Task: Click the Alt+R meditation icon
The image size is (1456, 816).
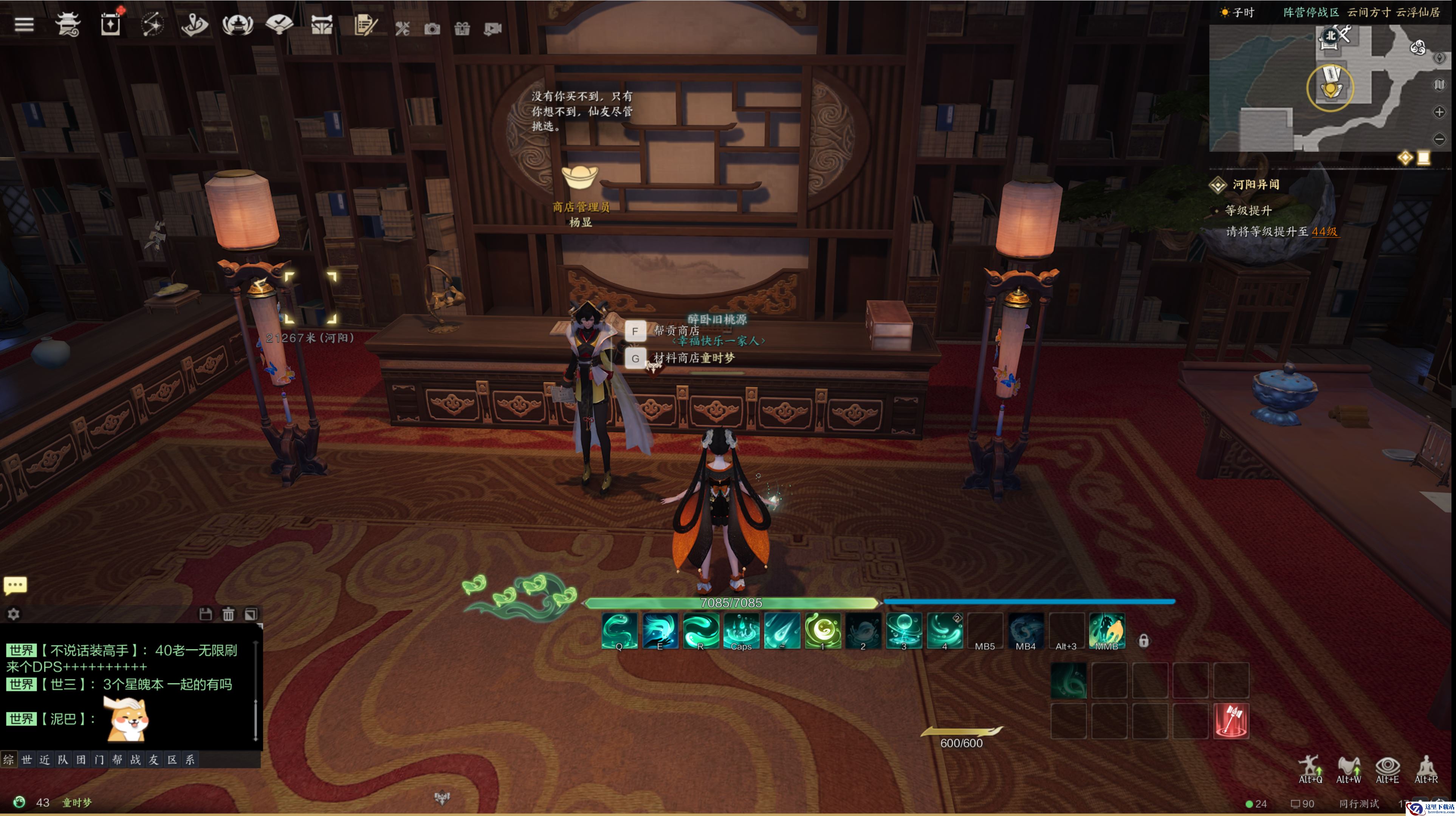Action: click(x=1425, y=768)
